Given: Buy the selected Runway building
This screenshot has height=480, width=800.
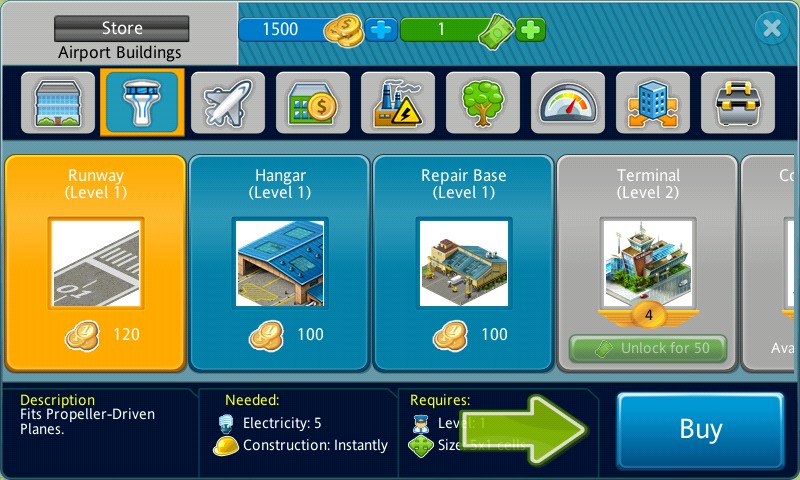Looking at the screenshot, I should coord(700,430).
